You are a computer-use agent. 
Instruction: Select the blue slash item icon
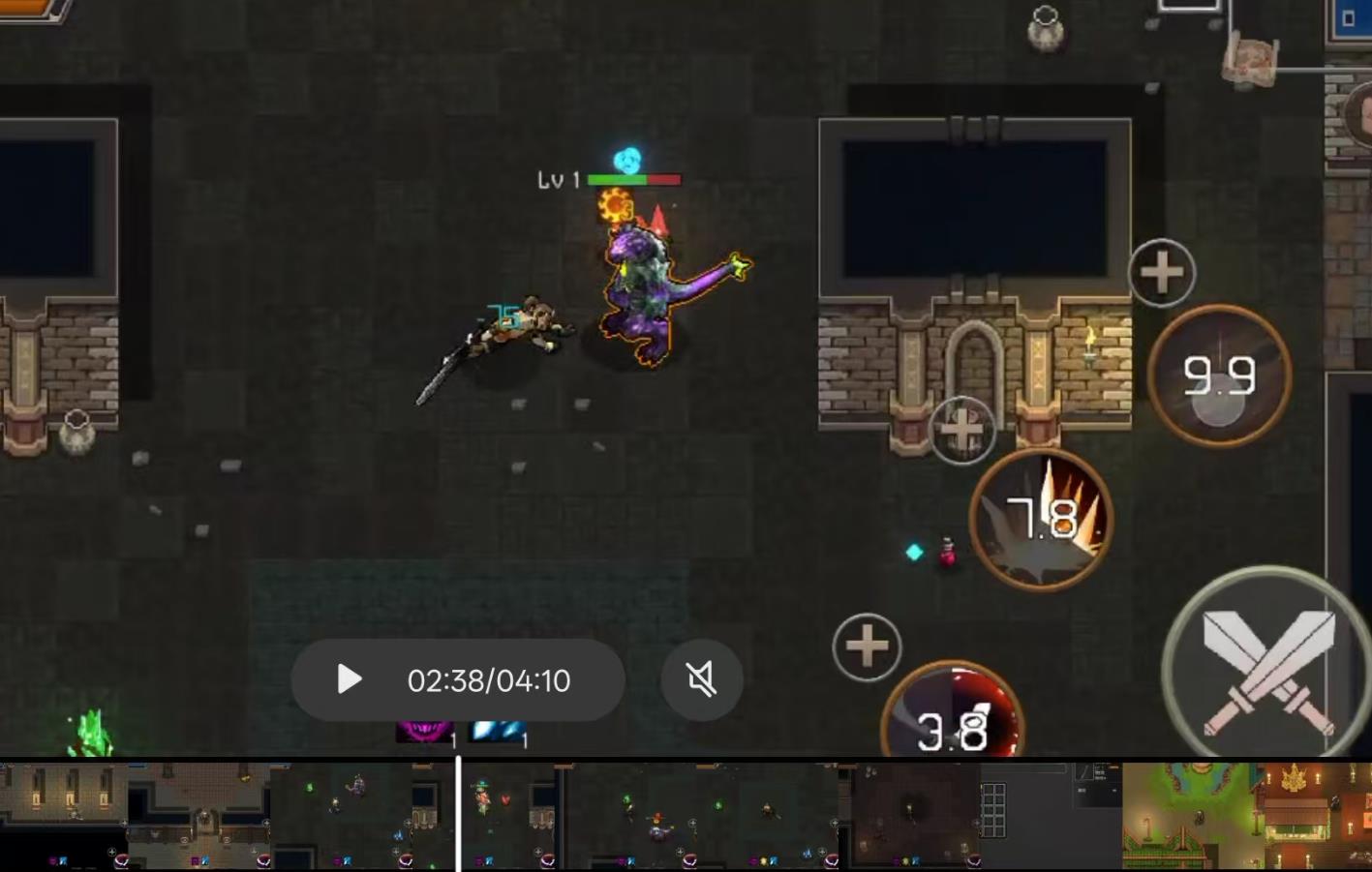click(497, 733)
